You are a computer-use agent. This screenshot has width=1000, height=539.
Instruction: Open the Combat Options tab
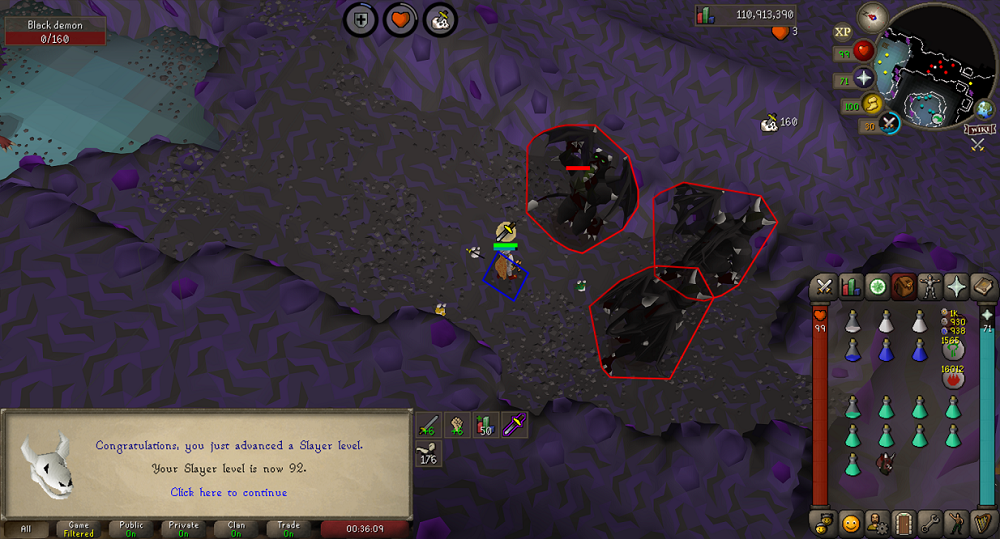coord(823,287)
